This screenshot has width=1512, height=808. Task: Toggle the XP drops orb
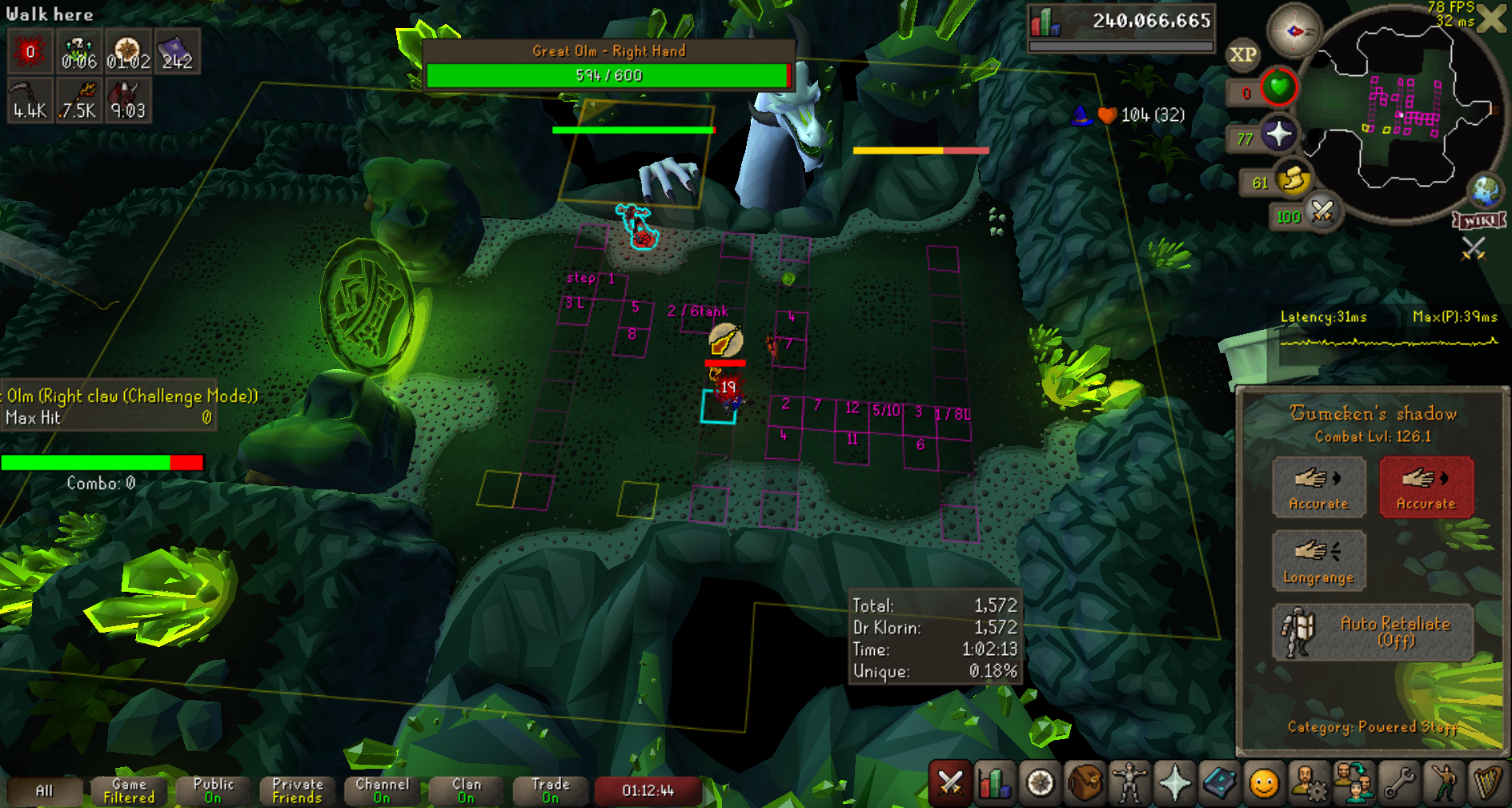(1242, 54)
